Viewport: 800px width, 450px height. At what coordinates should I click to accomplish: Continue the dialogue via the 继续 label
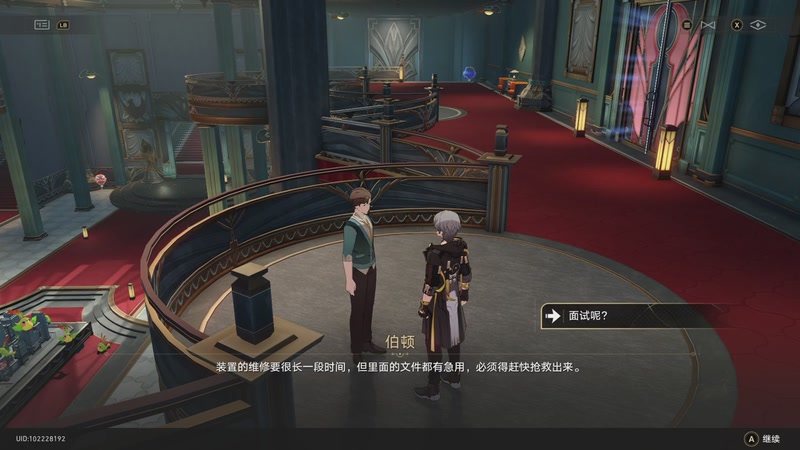coord(770,438)
